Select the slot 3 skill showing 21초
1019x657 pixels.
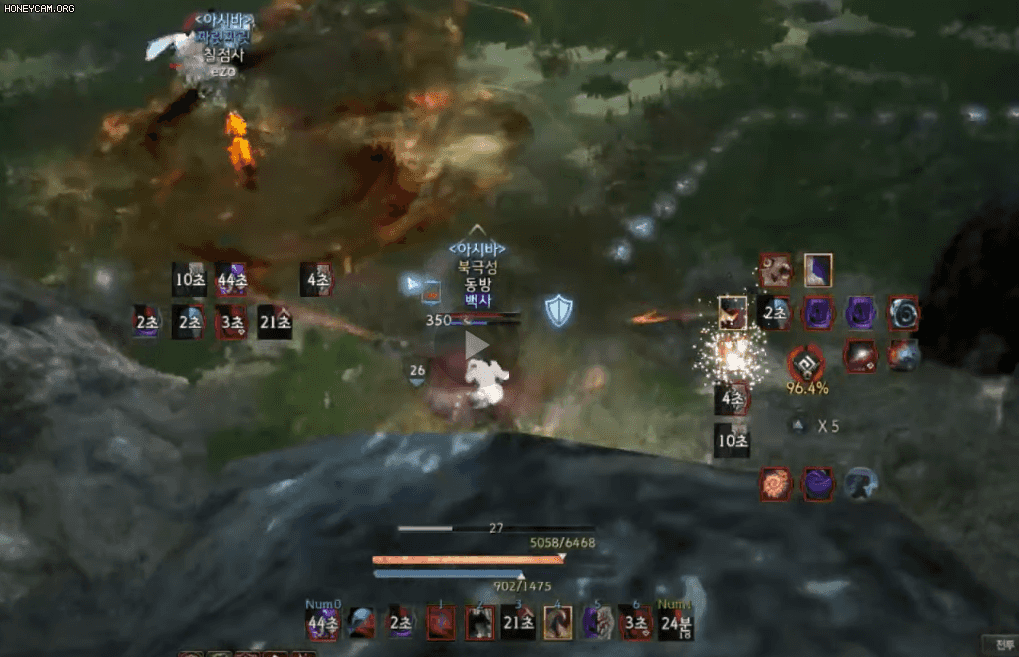tap(519, 623)
